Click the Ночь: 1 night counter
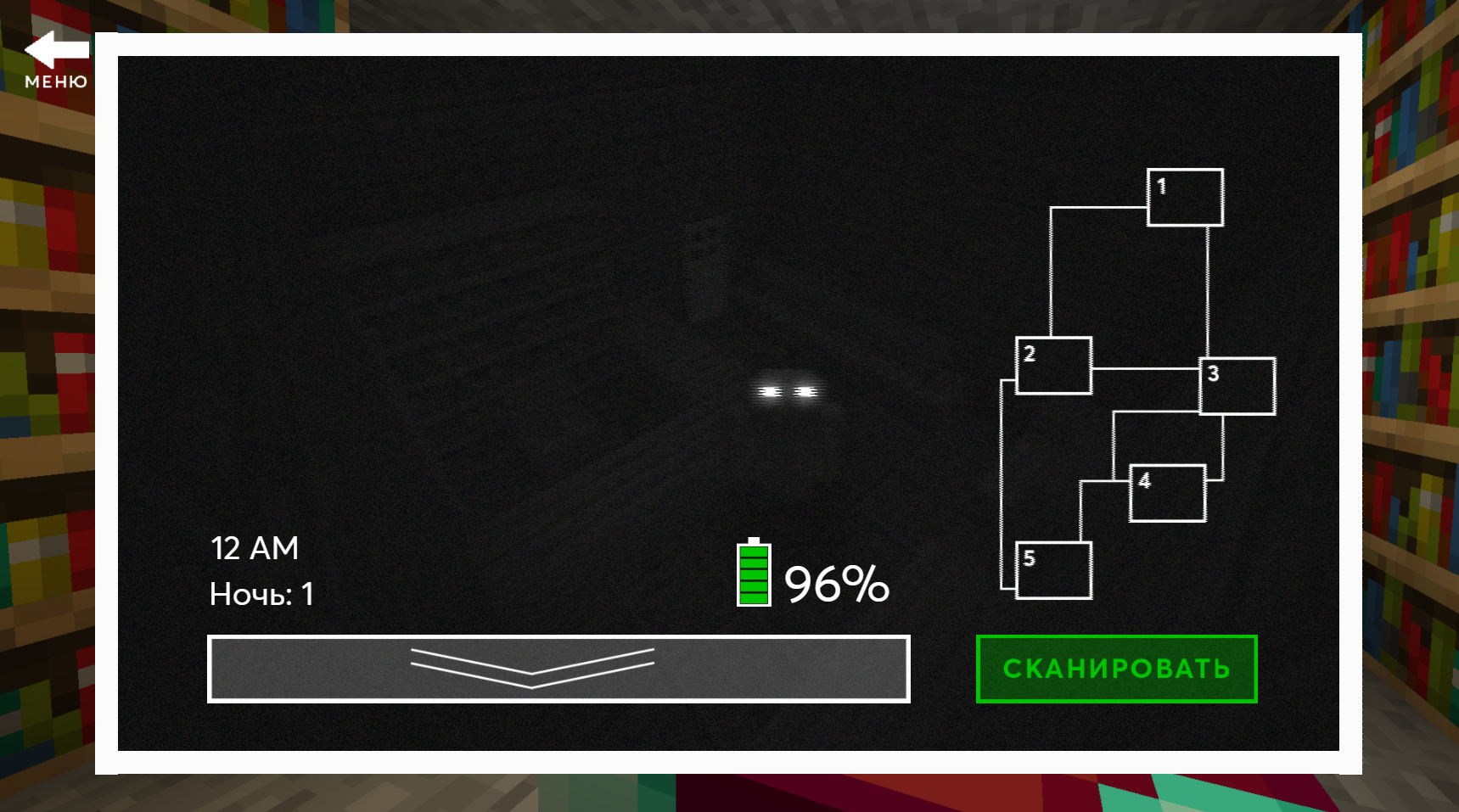The height and width of the screenshot is (812, 1459). coord(261,593)
